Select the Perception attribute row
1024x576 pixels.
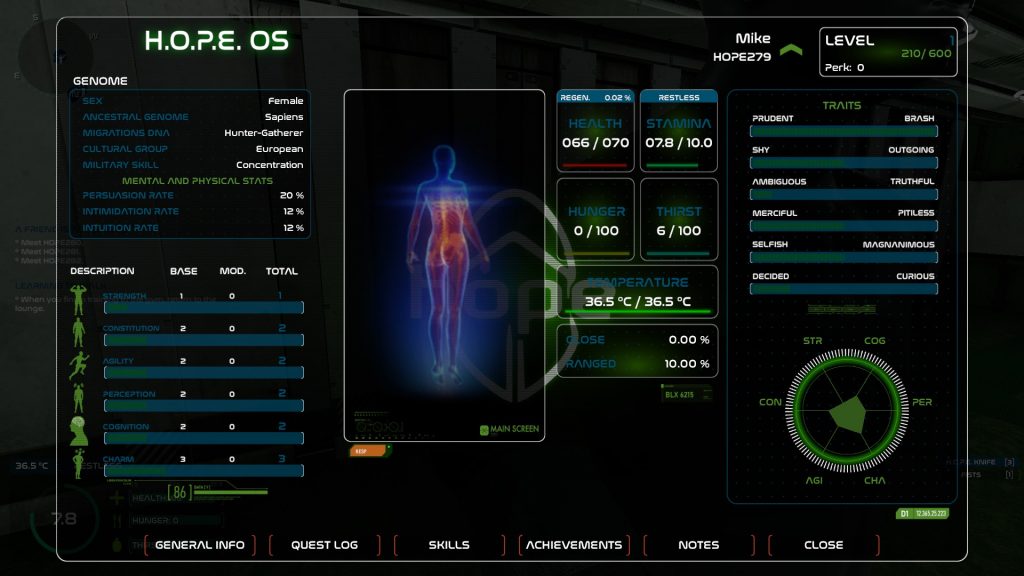pos(190,400)
